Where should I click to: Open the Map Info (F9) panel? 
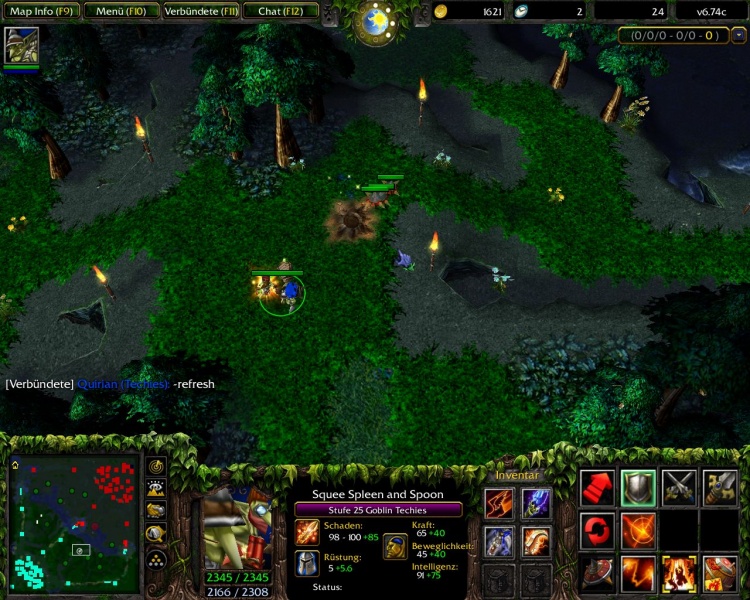point(40,11)
